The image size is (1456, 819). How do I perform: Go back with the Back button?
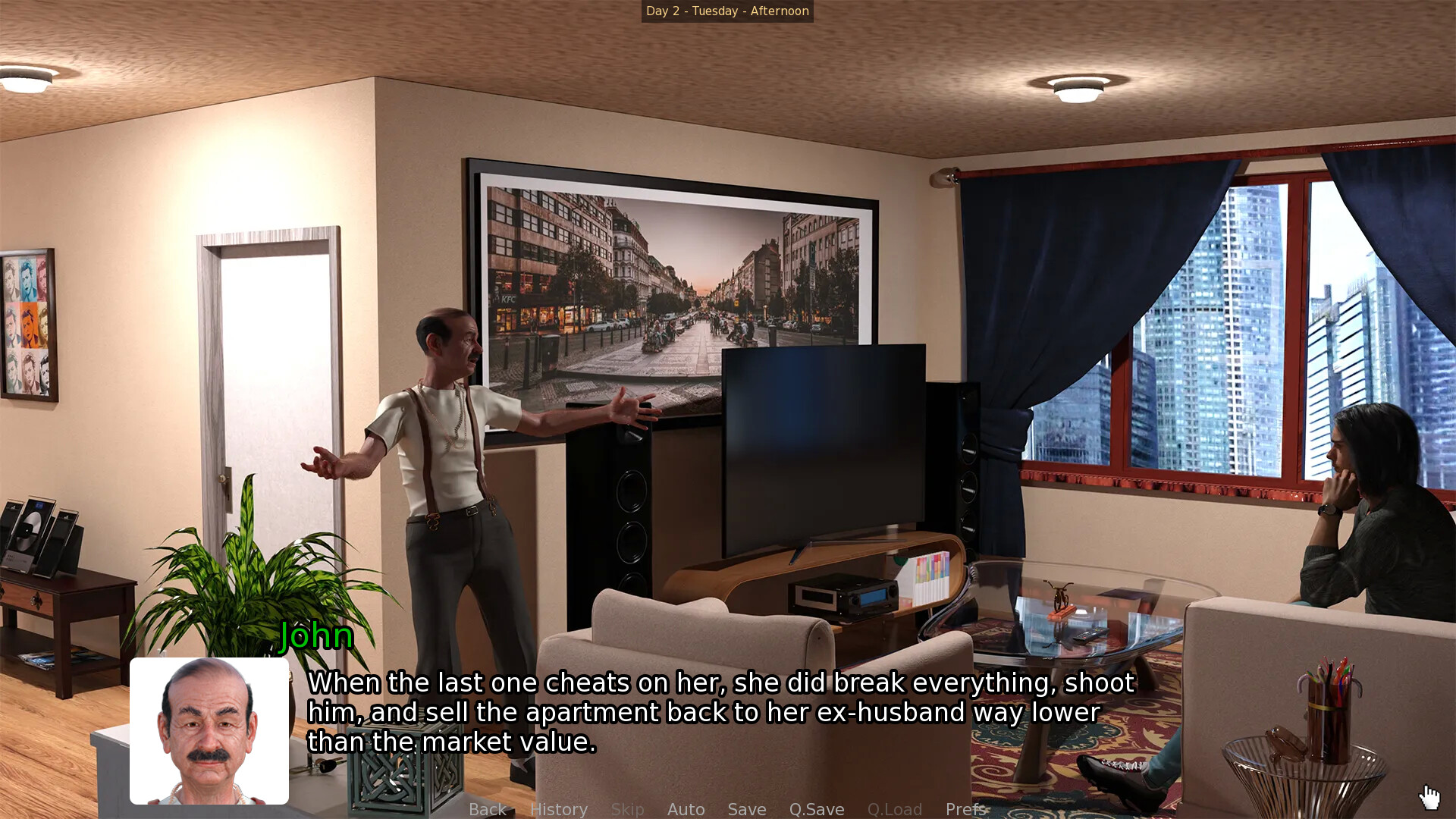[x=488, y=809]
